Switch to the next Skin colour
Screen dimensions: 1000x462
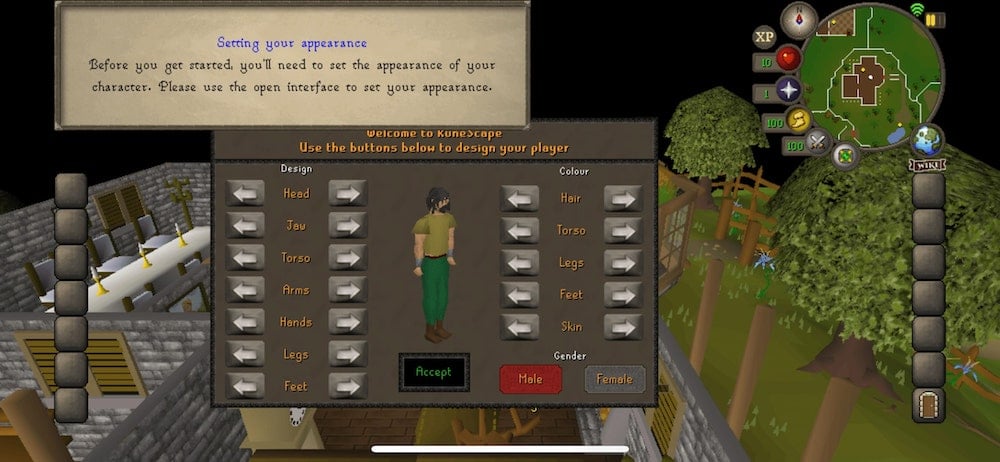pyautogui.click(x=623, y=326)
